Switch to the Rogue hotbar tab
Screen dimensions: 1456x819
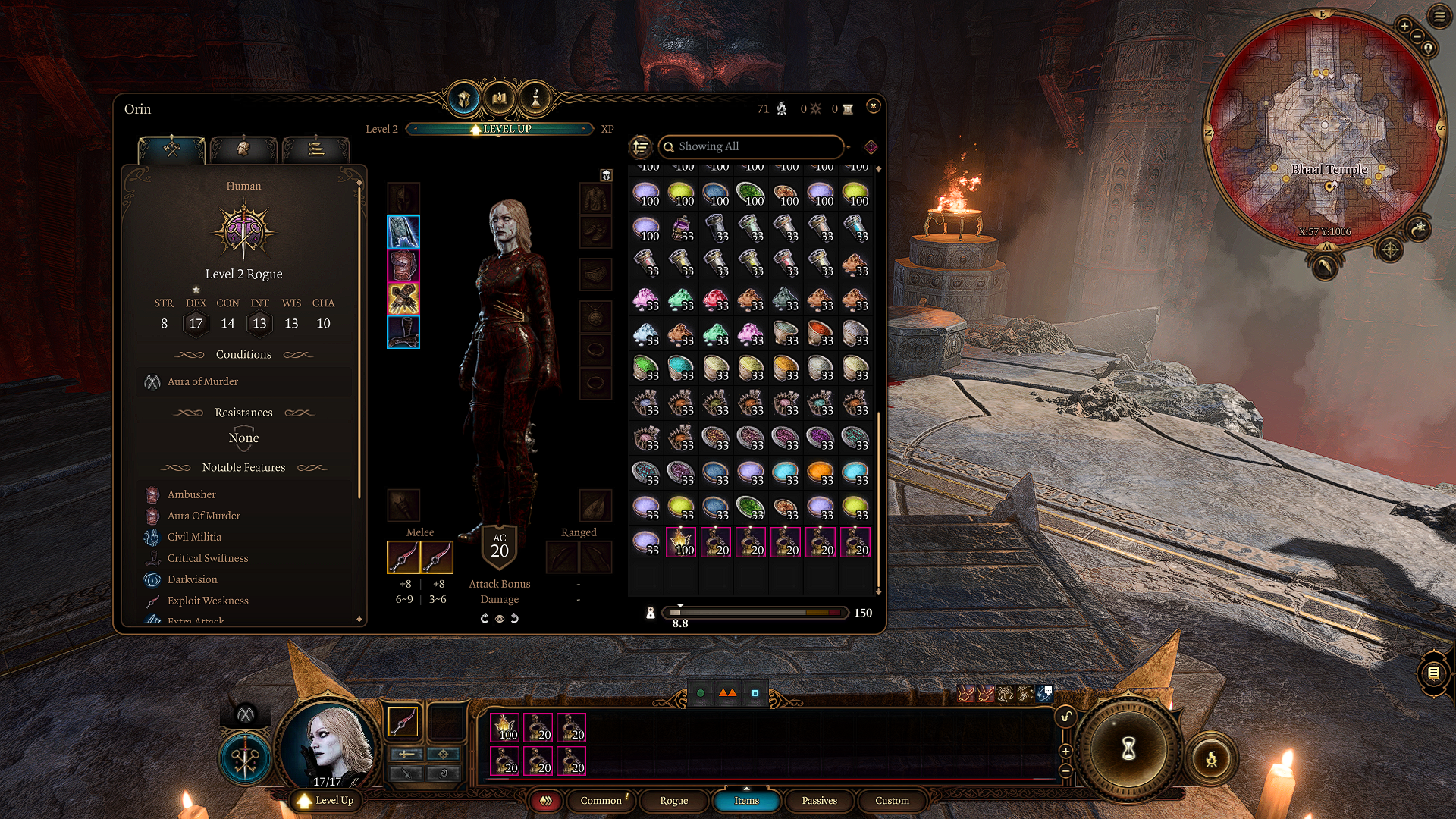[x=673, y=800]
